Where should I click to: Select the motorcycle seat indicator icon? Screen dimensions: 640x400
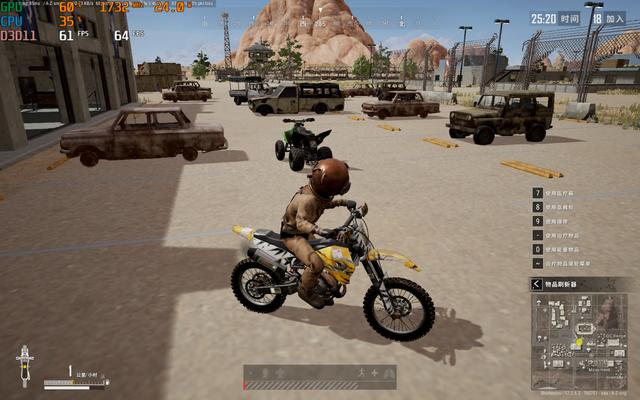(x=25, y=366)
